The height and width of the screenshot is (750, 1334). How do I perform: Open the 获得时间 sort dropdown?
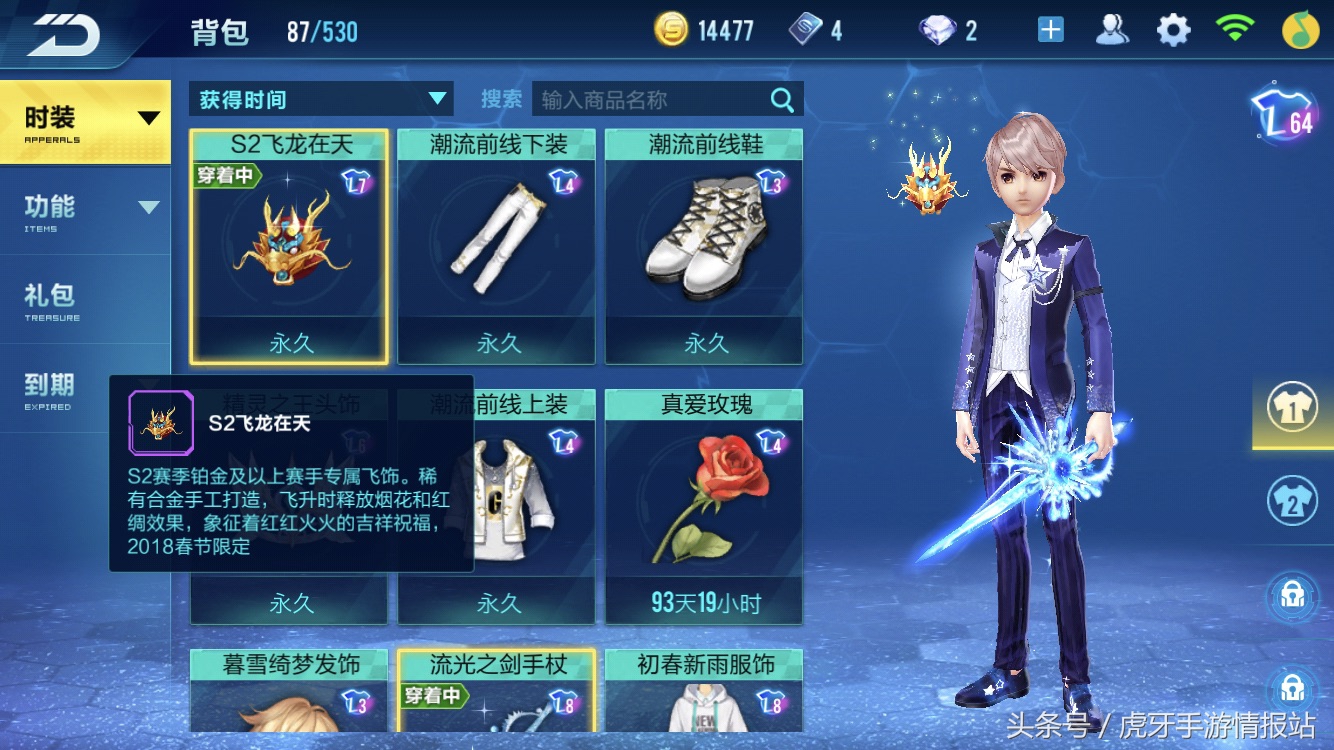(320, 99)
